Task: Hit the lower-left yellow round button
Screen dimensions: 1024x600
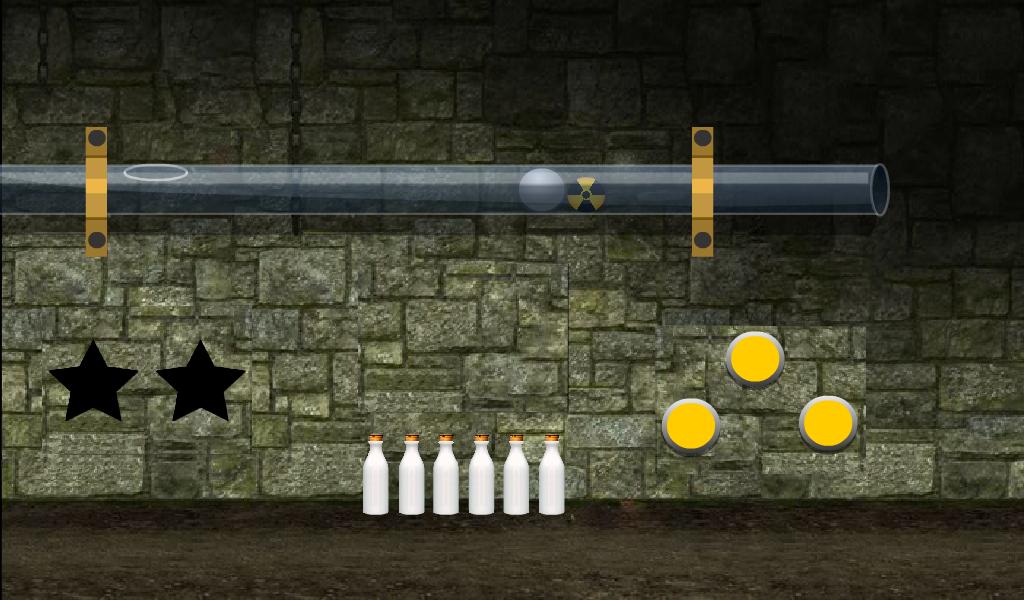Action: 691,426
